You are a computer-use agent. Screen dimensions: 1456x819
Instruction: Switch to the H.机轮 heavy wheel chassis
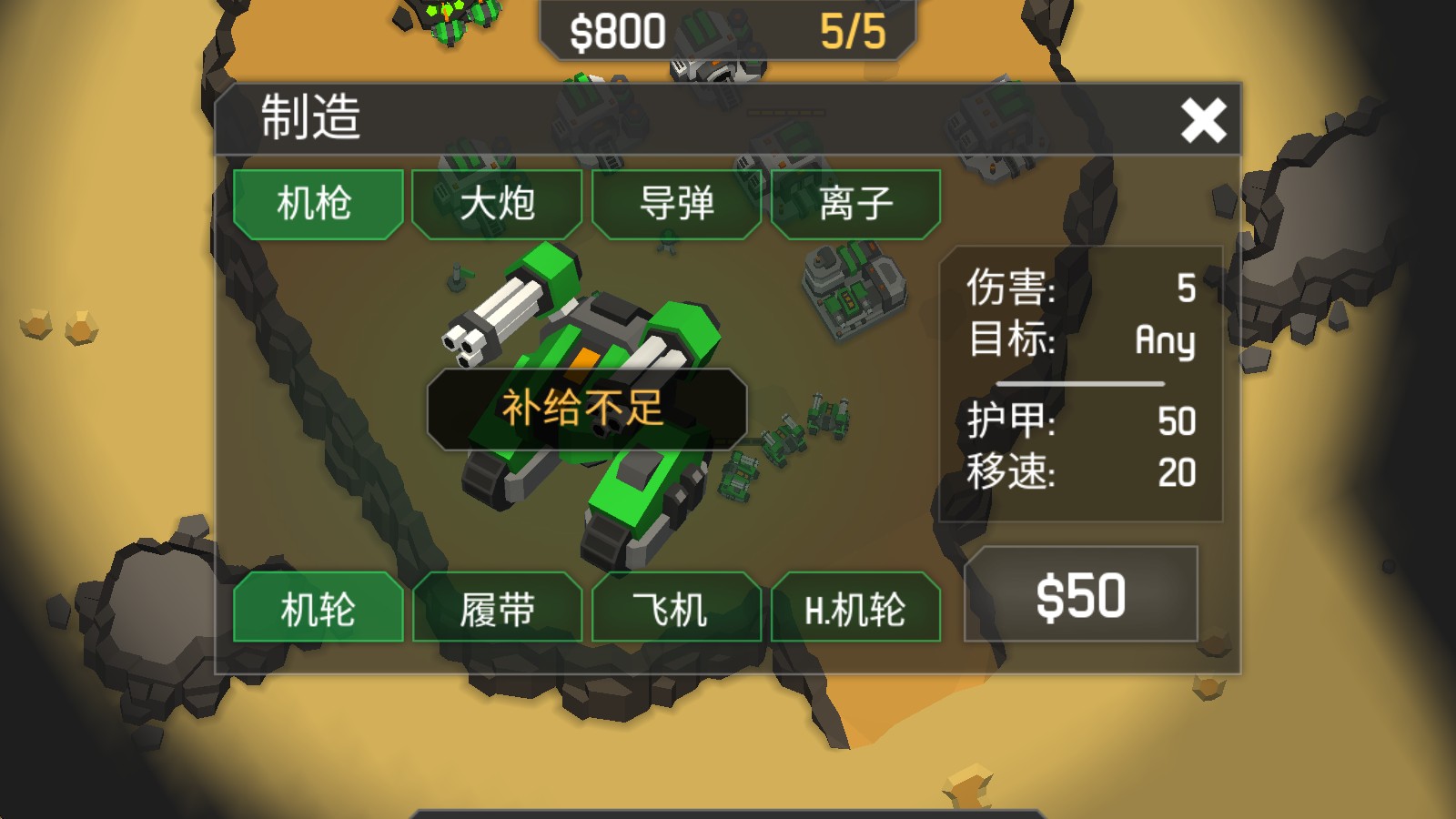[x=855, y=609]
